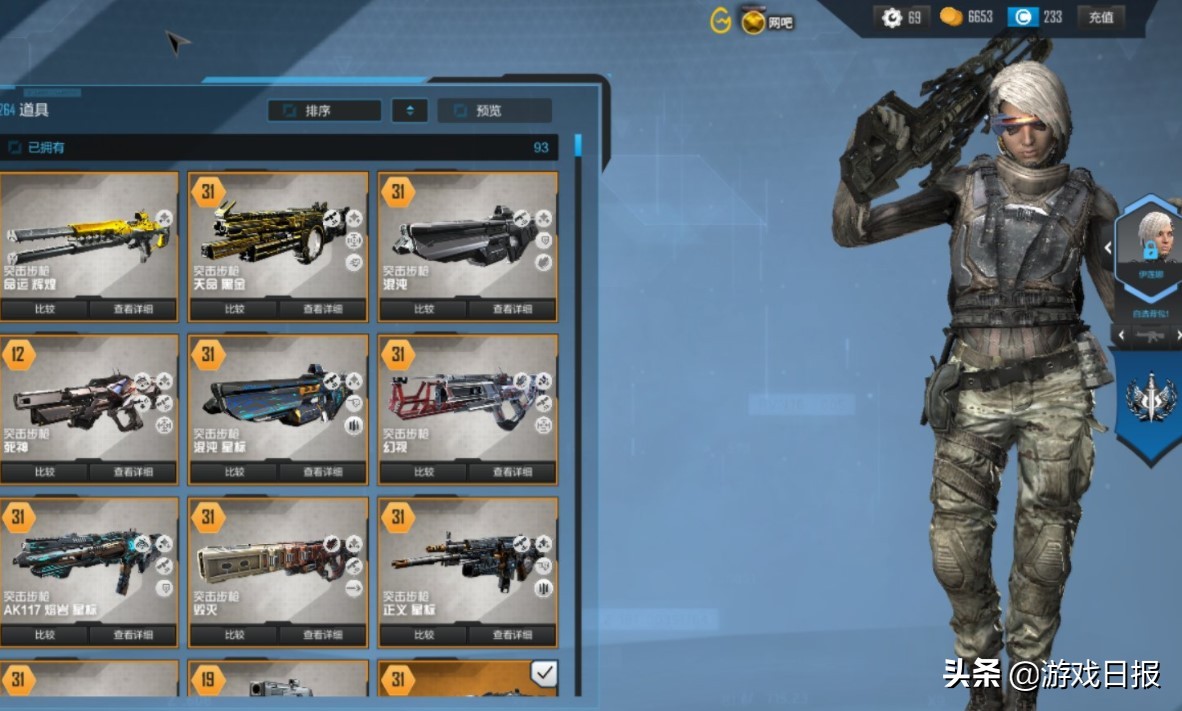Pick the 正义 星标 rifle card
Image resolution: width=1182 pixels, height=711 pixels.
(x=467, y=561)
